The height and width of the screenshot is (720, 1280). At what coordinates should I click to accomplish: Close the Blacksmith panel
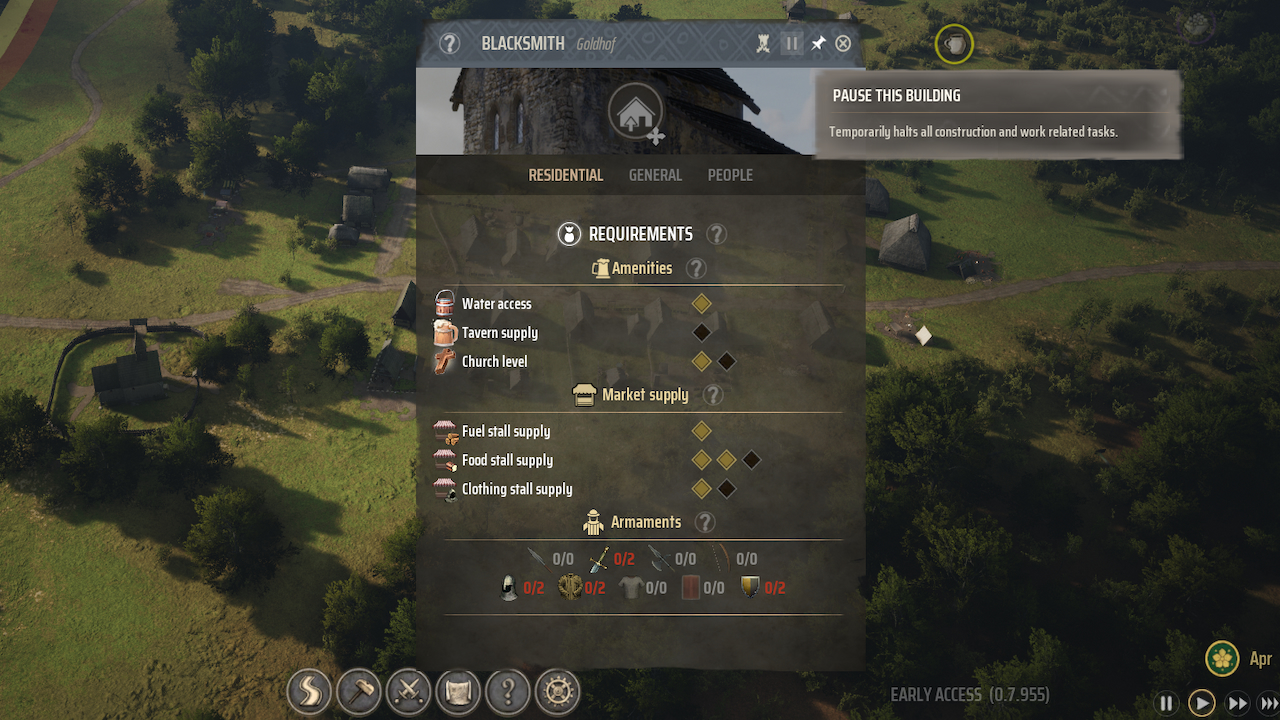(843, 44)
